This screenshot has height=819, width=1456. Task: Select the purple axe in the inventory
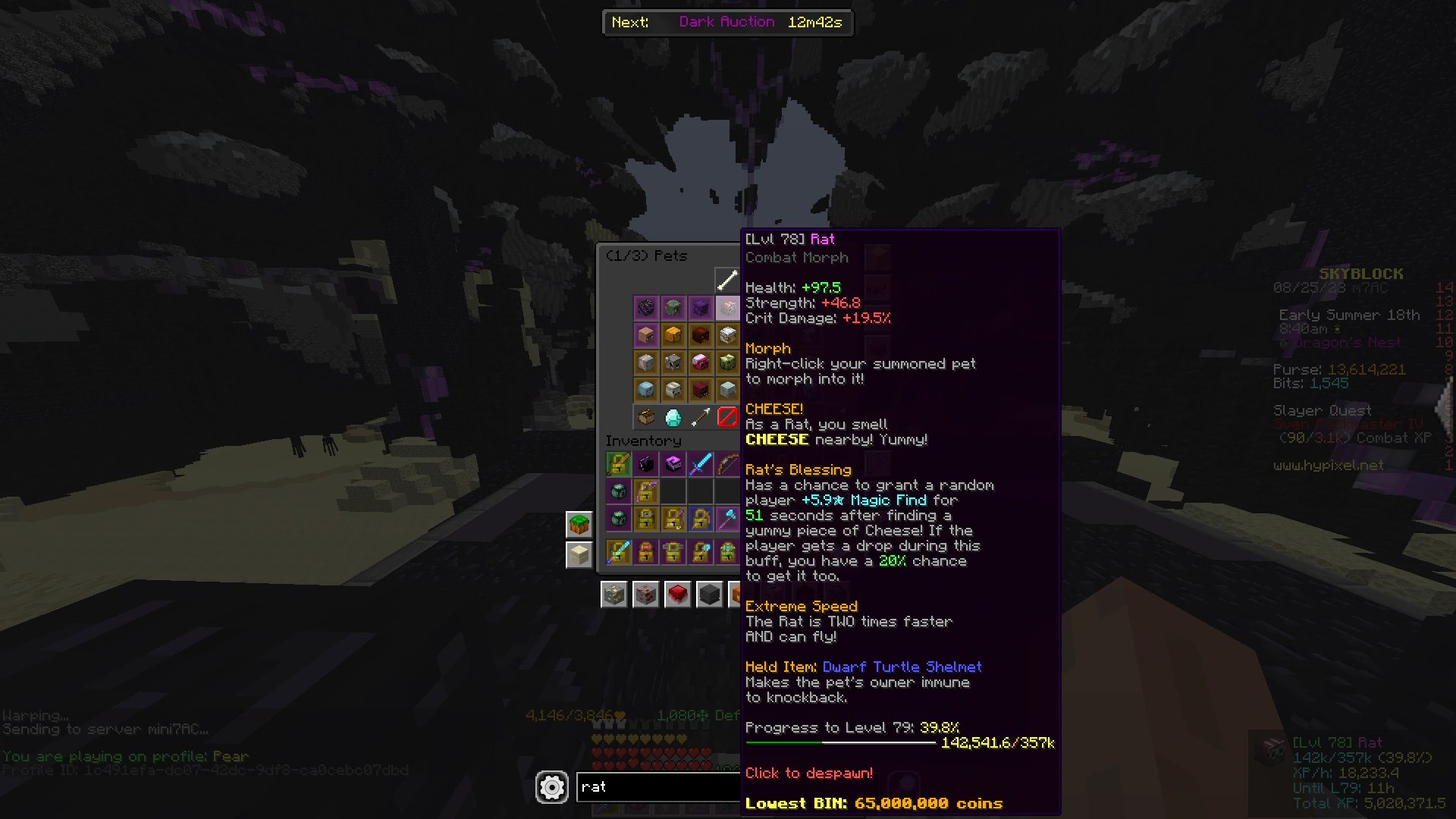click(x=729, y=518)
